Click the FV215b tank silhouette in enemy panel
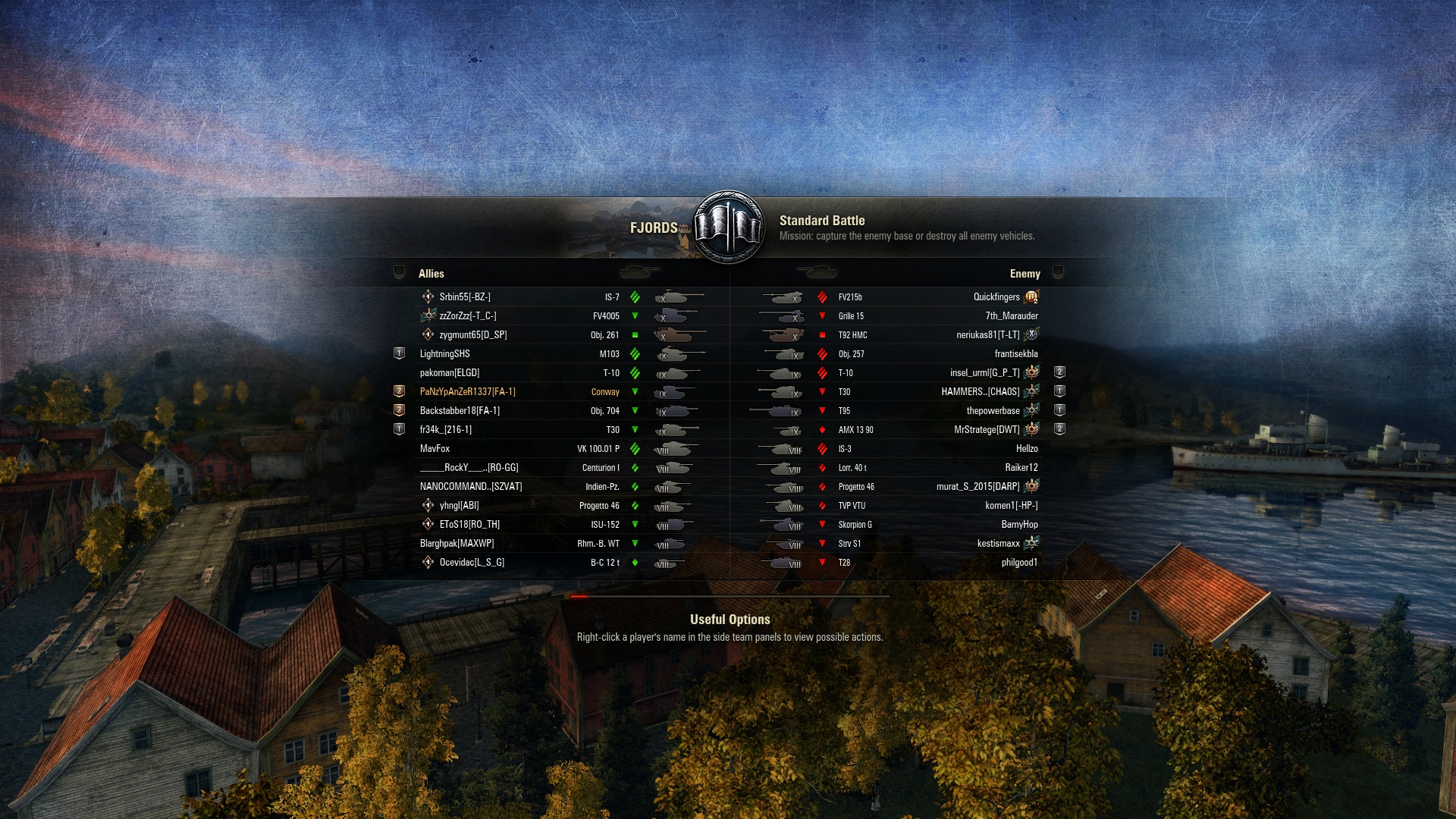The width and height of the screenshot is (1456, 819). click(x=785, y=297)
